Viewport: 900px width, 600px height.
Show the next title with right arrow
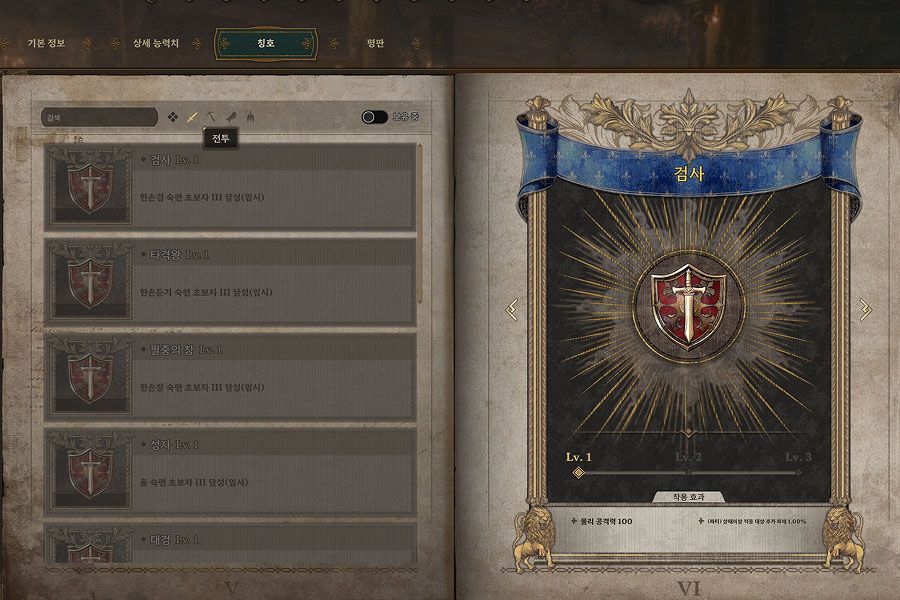tap(865, 310)
